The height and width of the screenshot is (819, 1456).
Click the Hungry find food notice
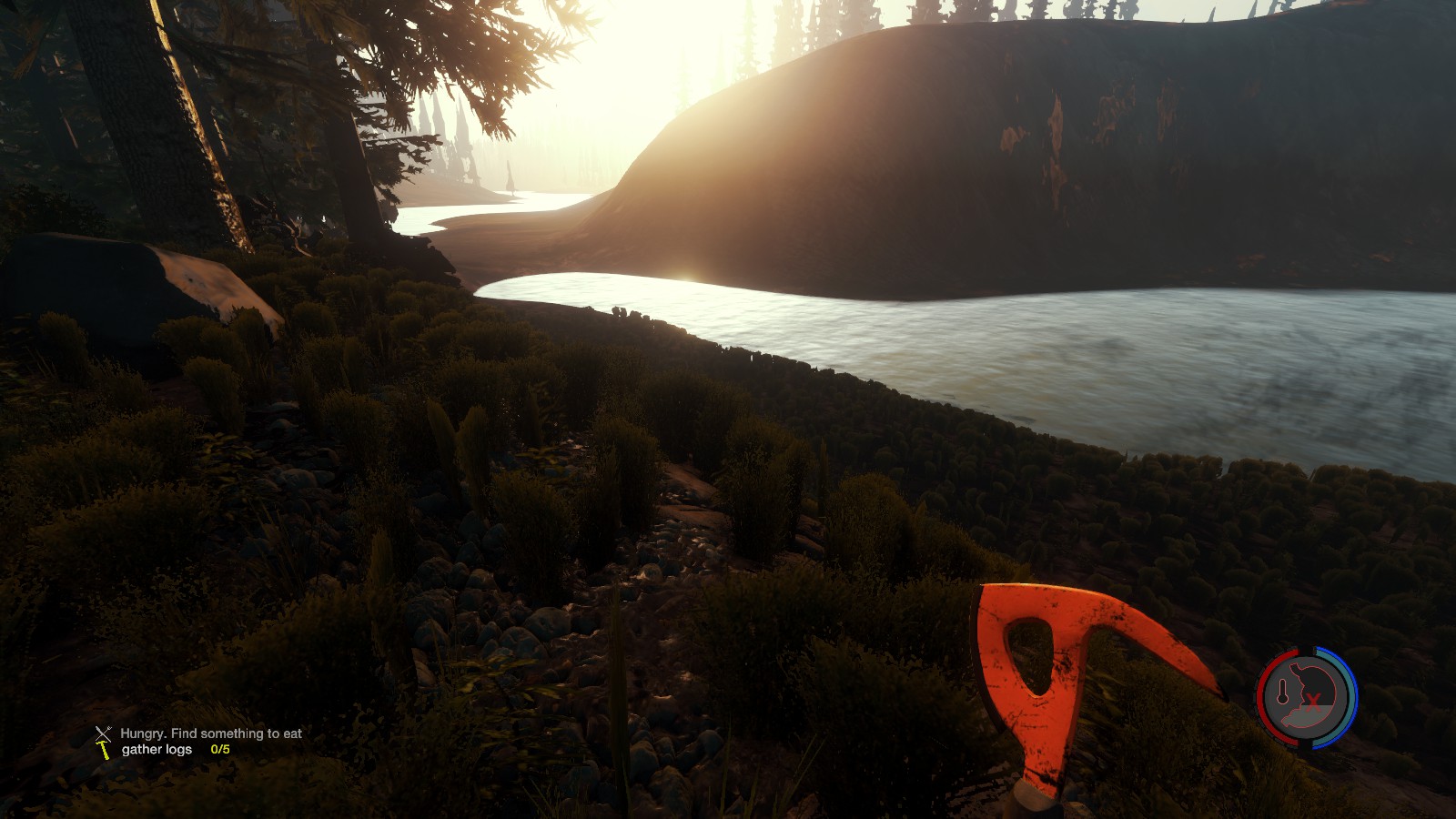[x=210, y=733]
